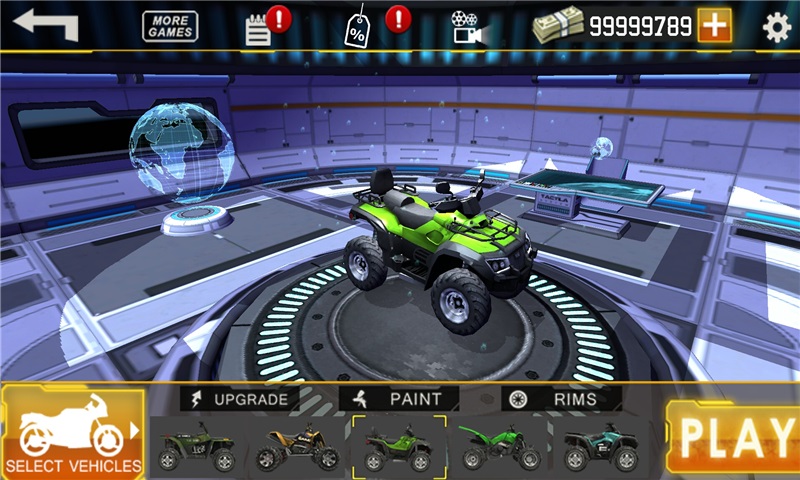Tap the video camera icon
The height and width of the screenshot is (480, 800).
[464, 27]
